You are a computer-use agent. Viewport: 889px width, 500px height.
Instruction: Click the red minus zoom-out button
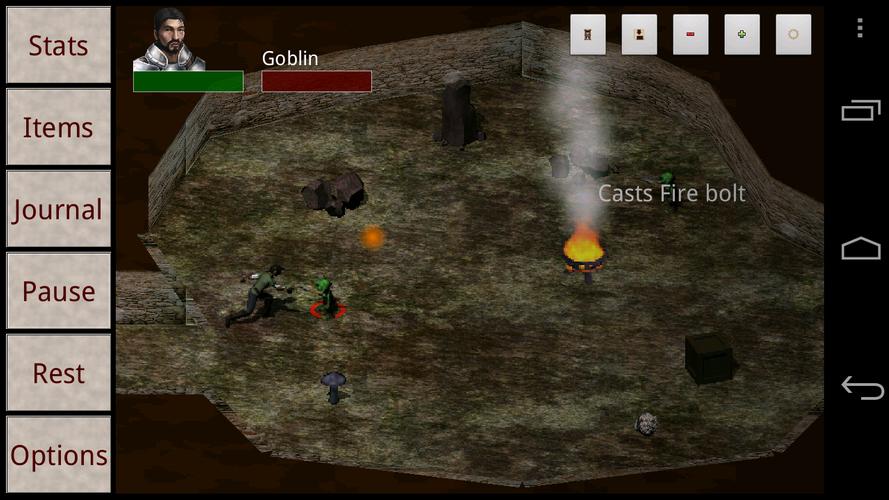690,35
